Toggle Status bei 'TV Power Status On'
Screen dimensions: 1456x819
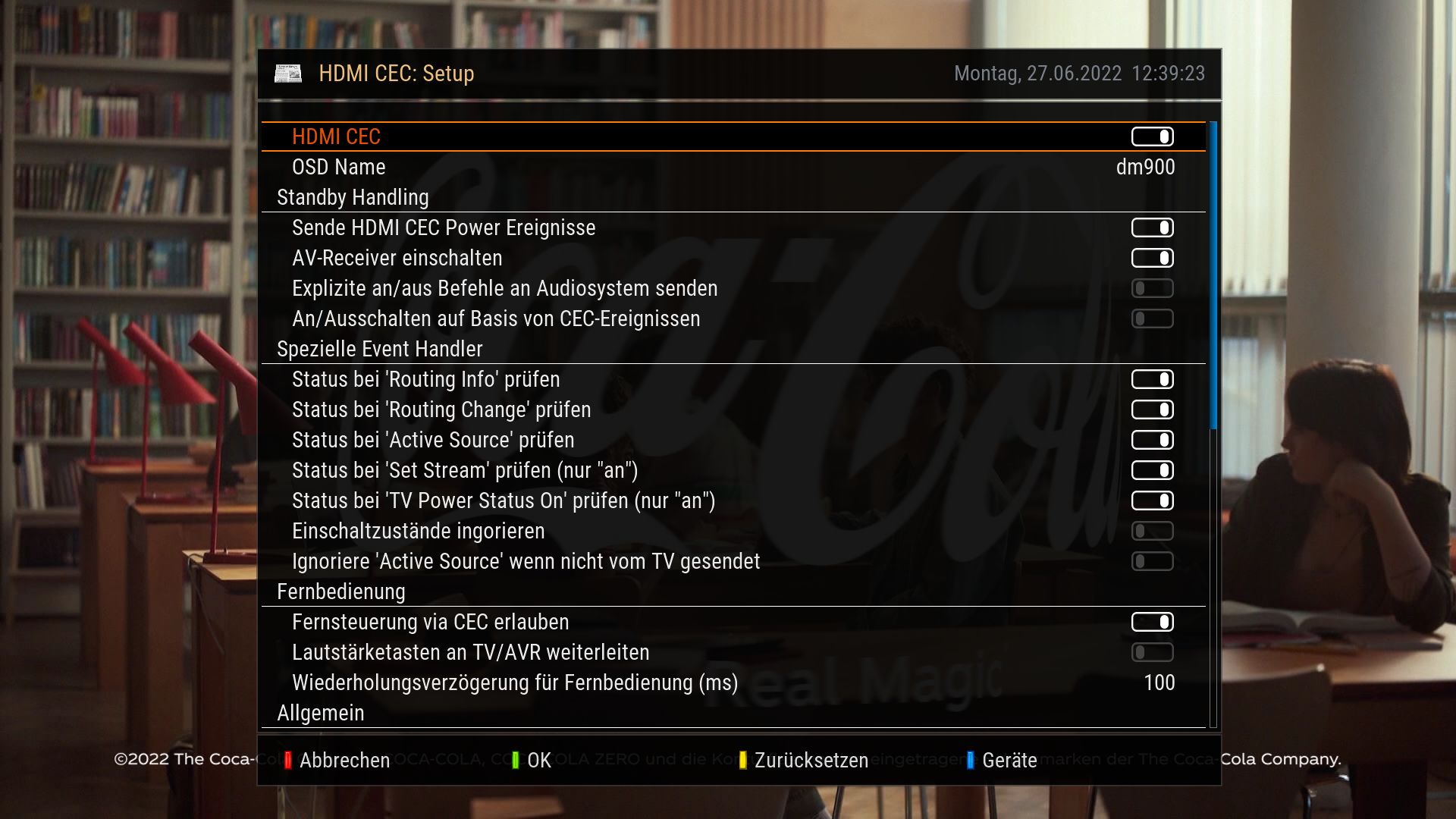tap(1152, 500)
